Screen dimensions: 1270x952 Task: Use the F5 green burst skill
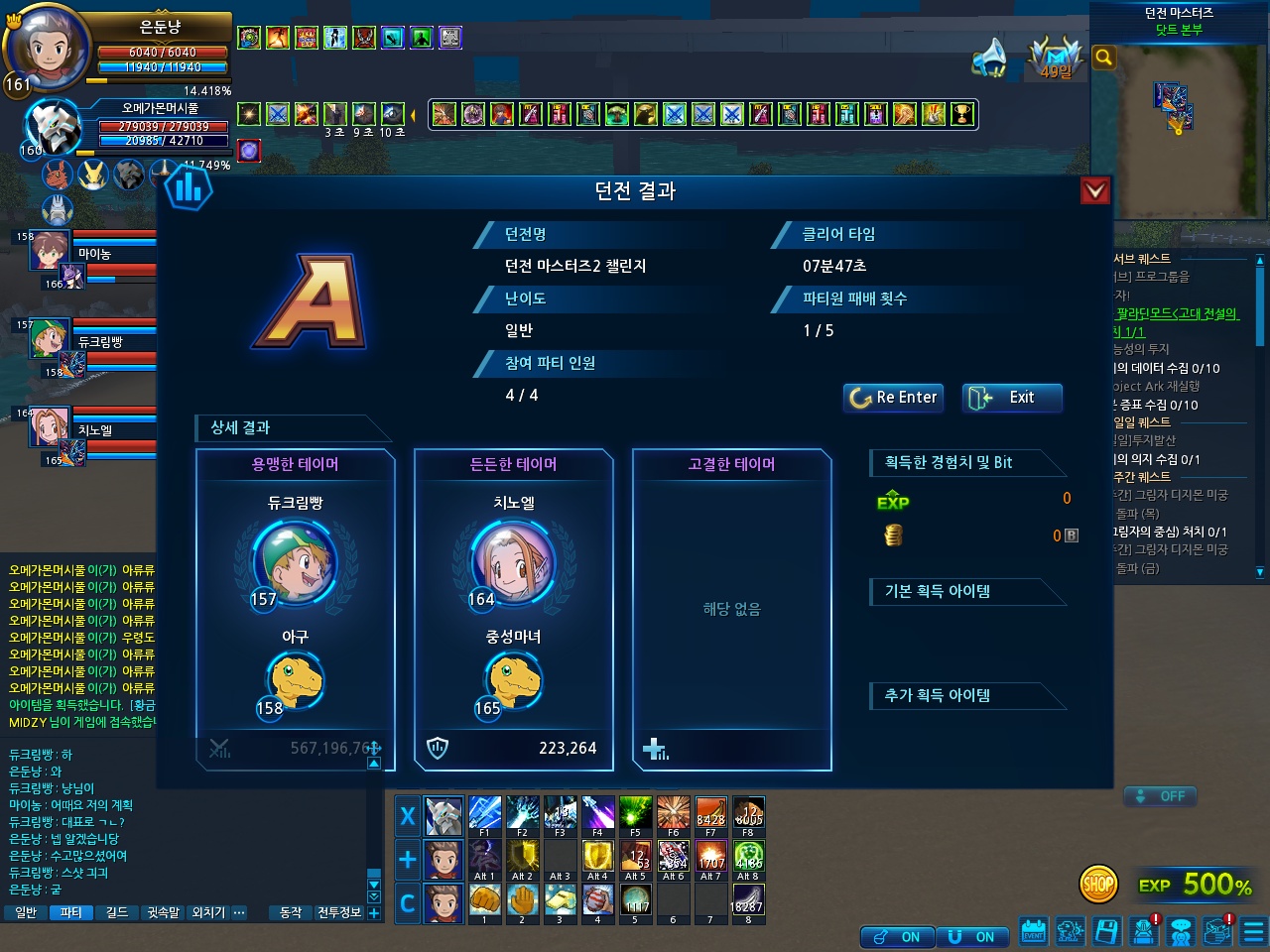pos(635,813)
